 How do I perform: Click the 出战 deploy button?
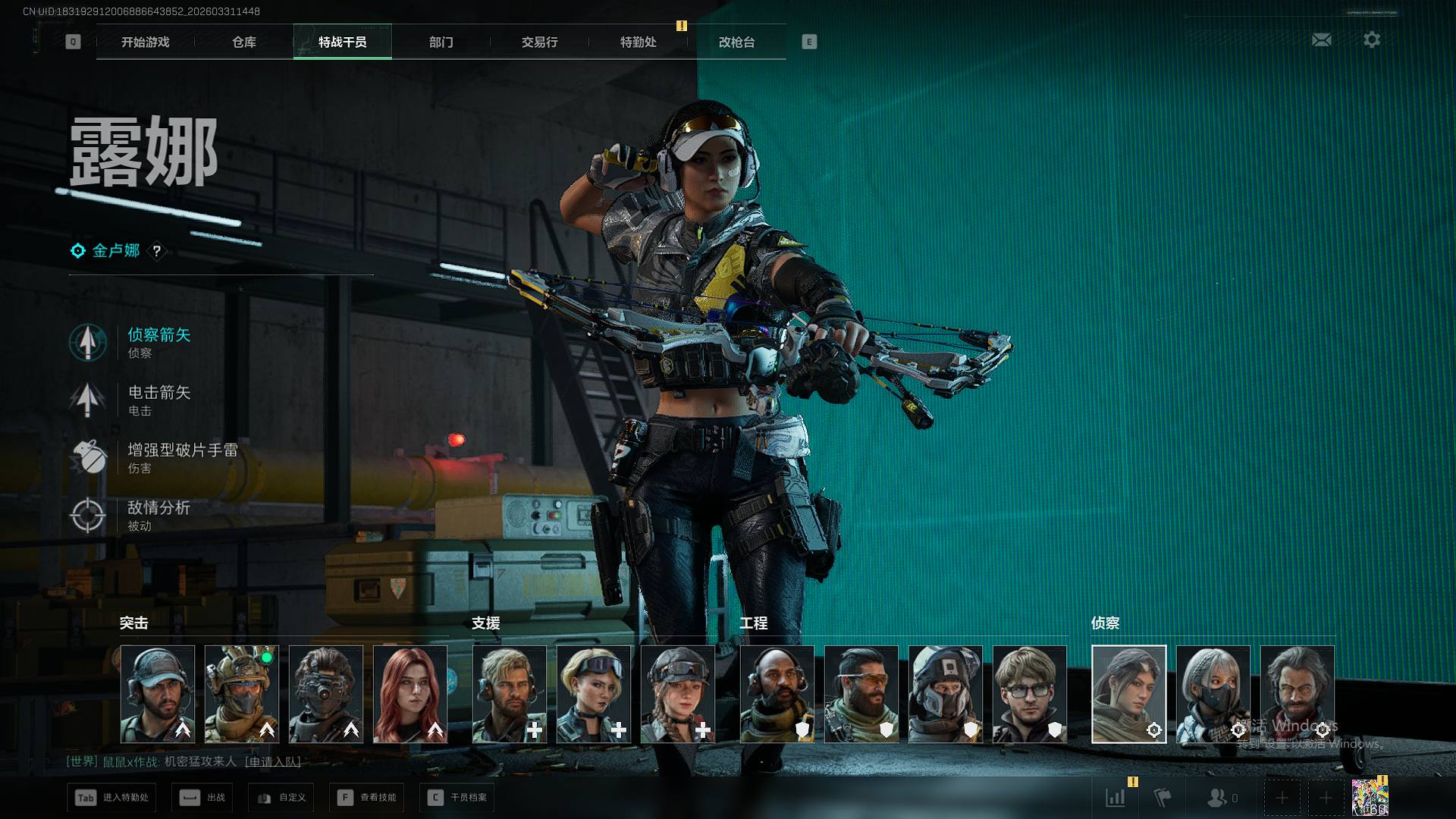pyautogui.click(x=202, y=798)
